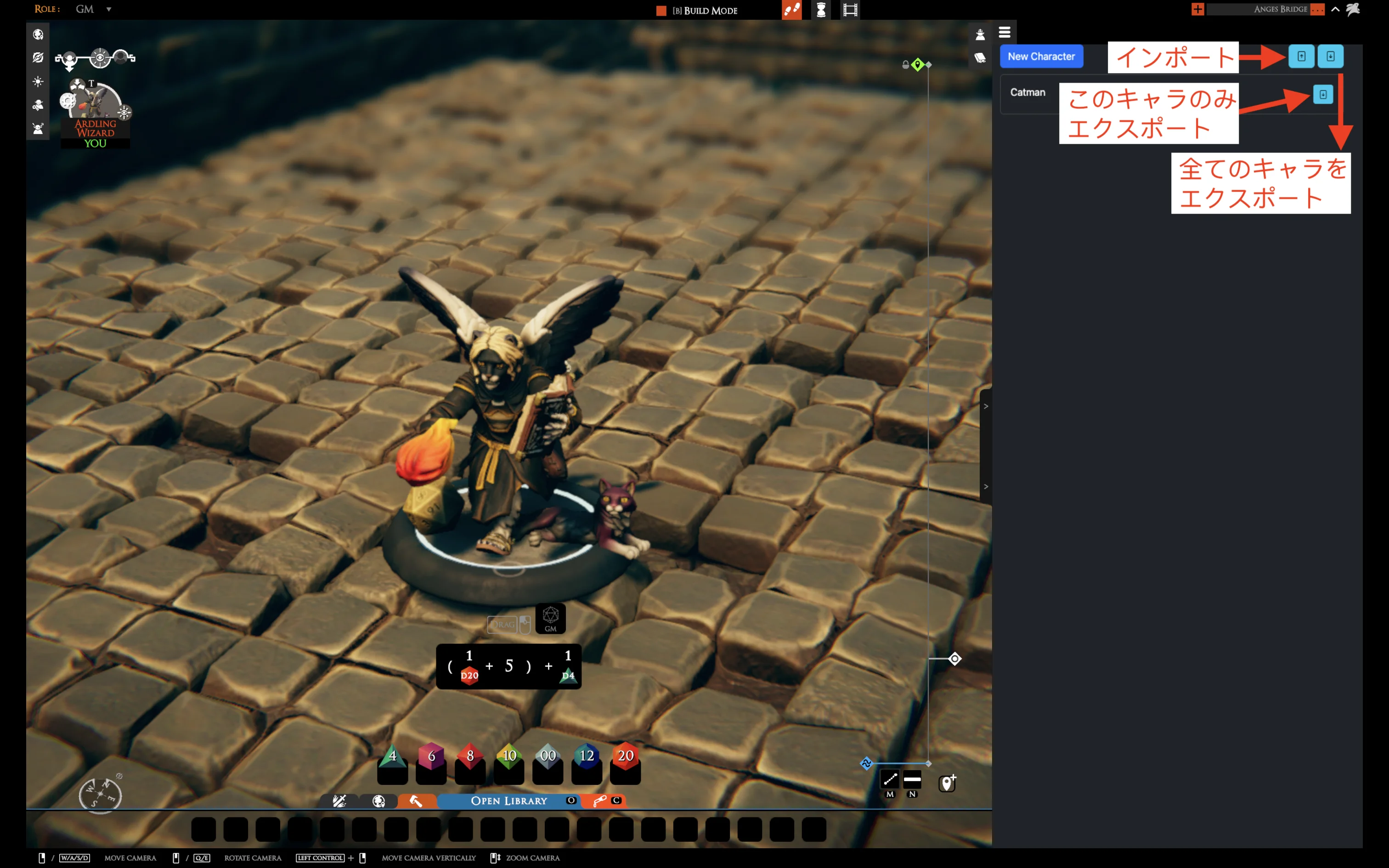Open the Role GM dropdown in the top left

point(94,9)
